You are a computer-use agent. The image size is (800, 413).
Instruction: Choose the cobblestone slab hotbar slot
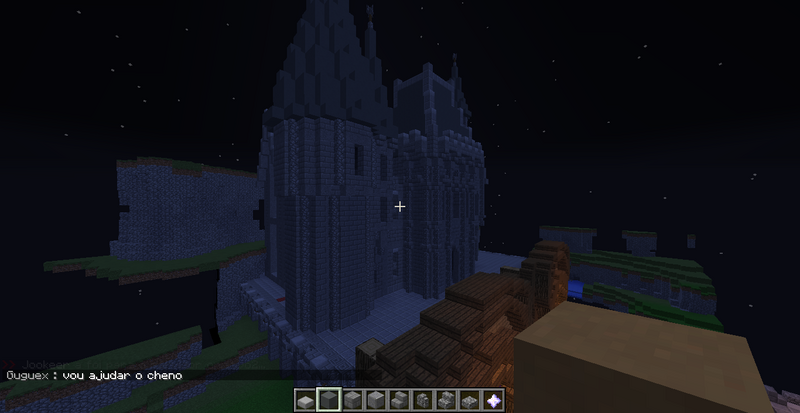(469, 400)
